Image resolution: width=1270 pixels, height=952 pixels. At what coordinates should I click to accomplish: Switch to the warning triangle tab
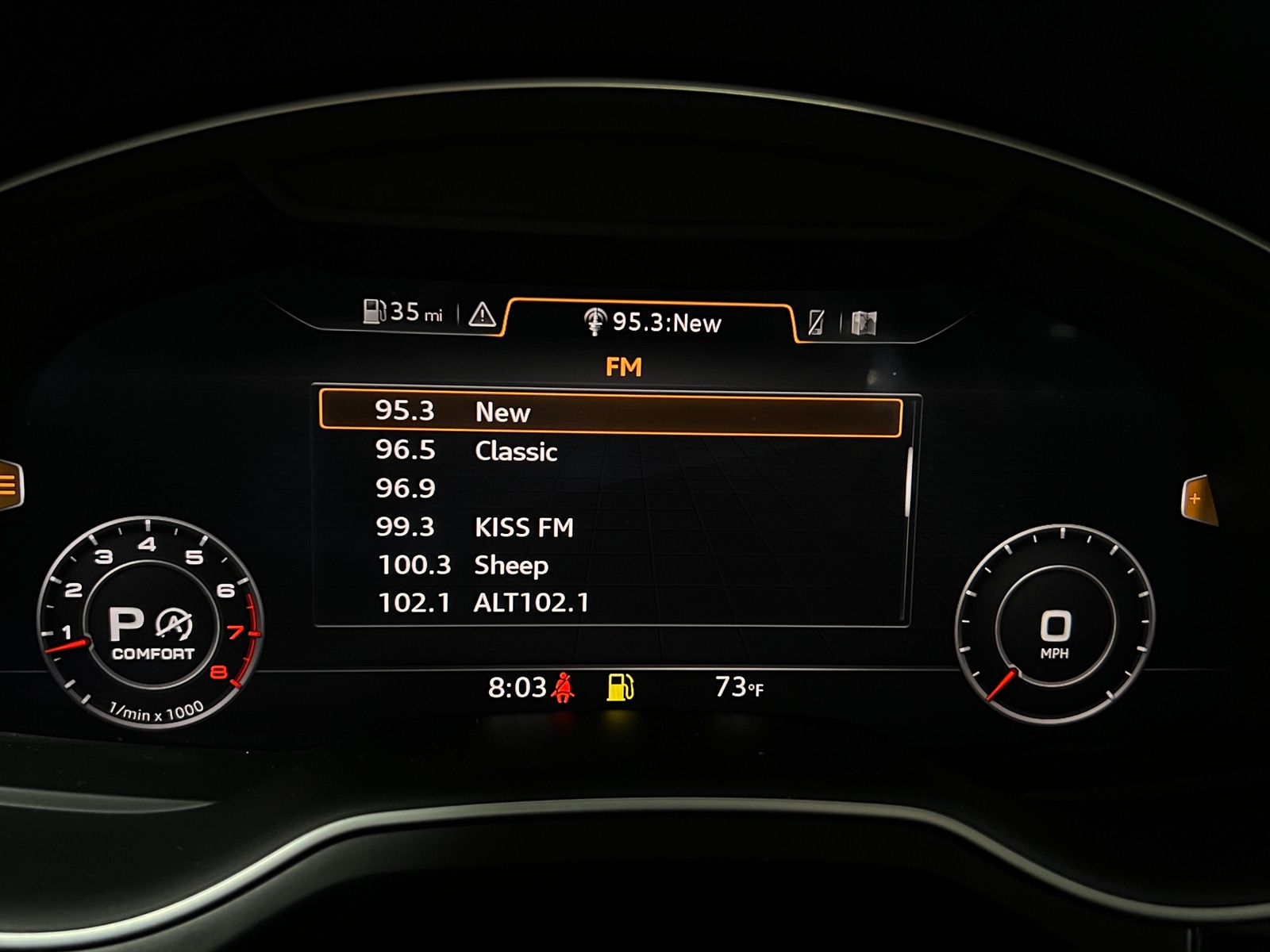click(482, 316)
